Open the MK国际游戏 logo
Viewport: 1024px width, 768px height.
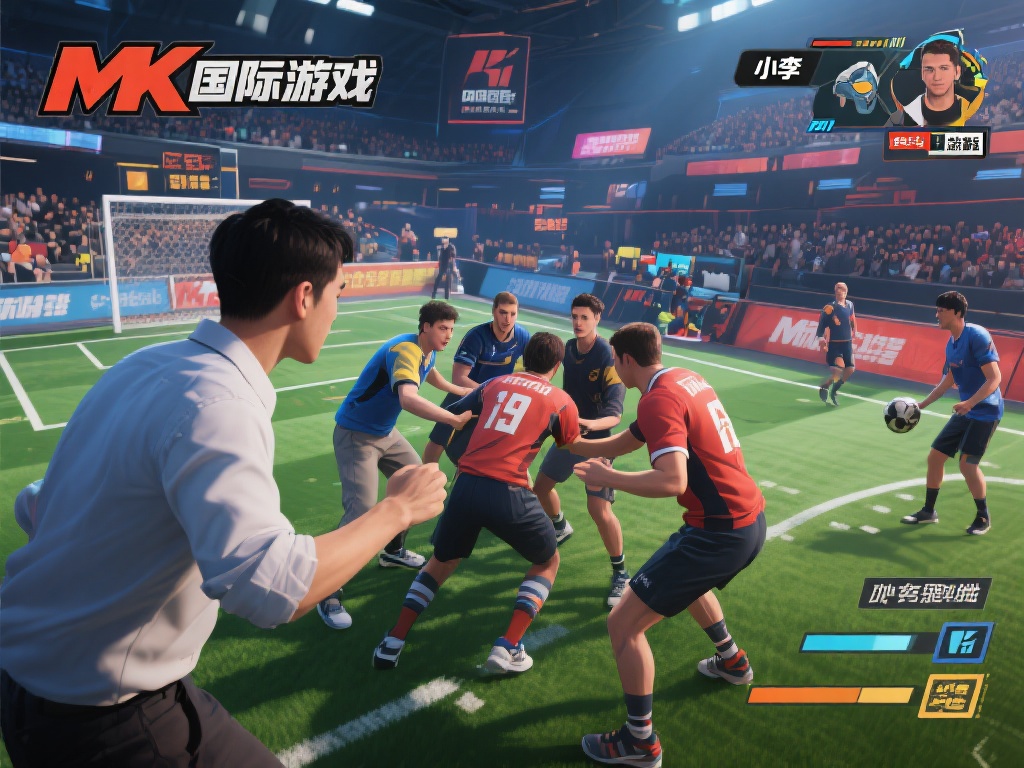(210, 79)
